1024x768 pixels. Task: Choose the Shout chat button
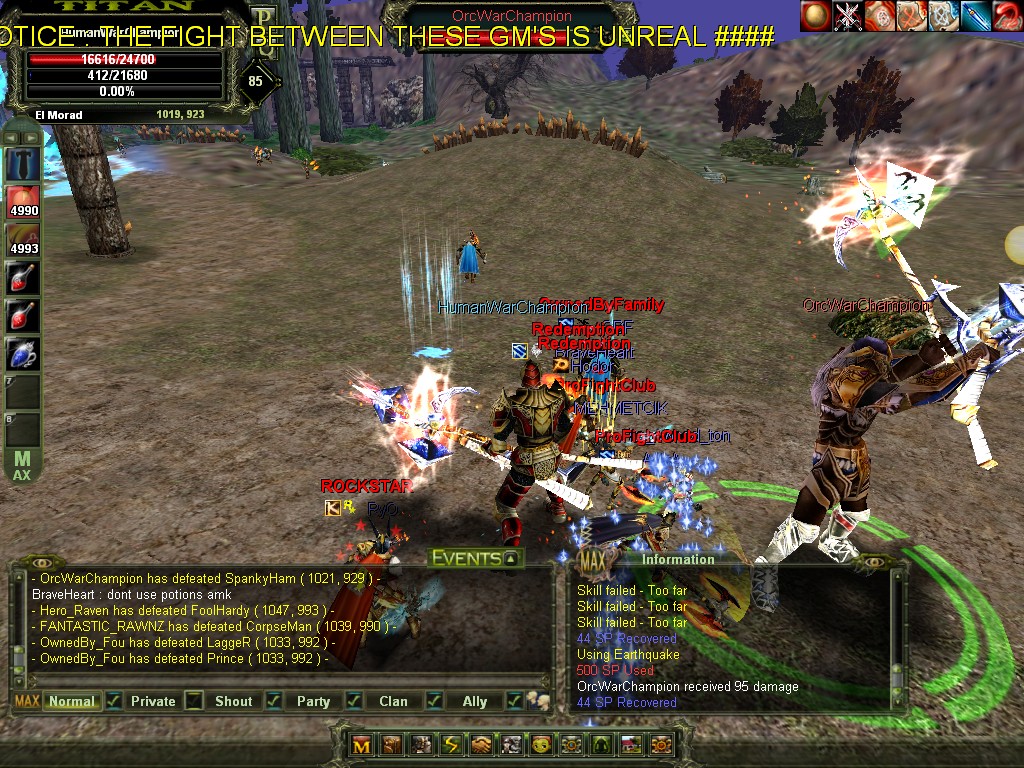click(233, 701)
